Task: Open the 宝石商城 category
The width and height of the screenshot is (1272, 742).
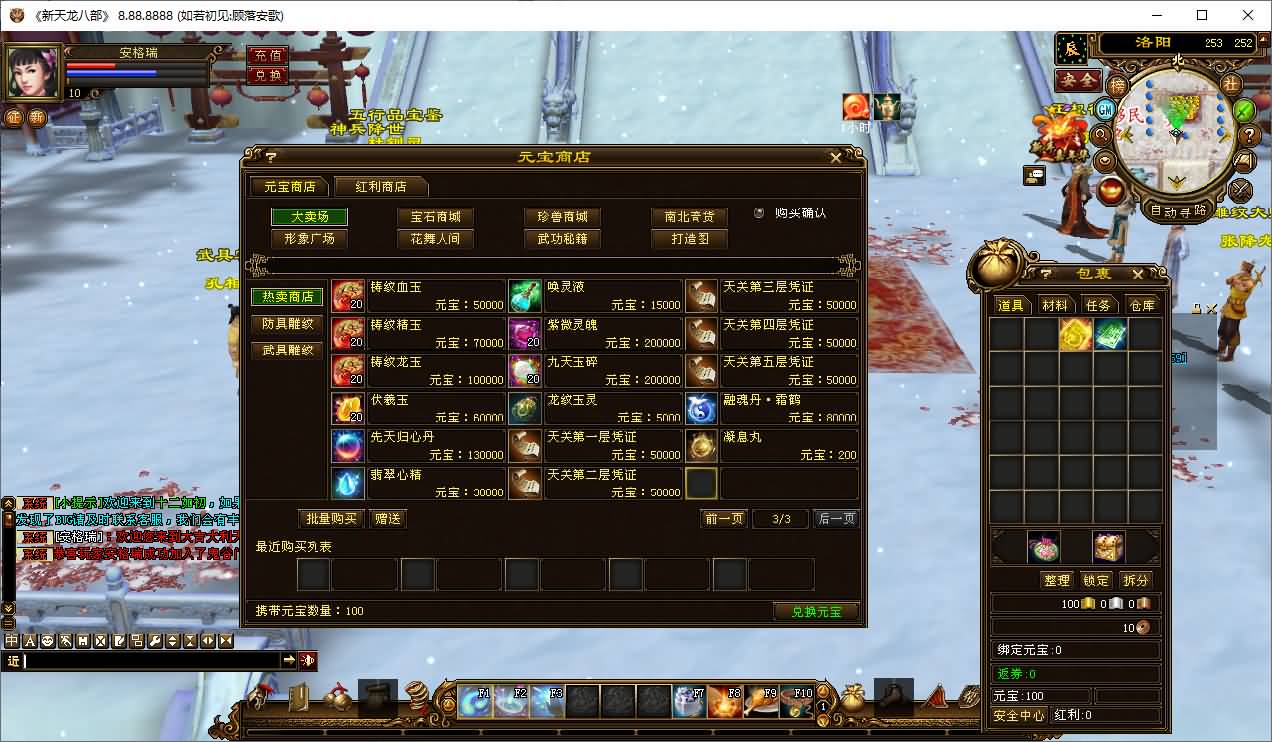Action: click(x=435, y=217)
